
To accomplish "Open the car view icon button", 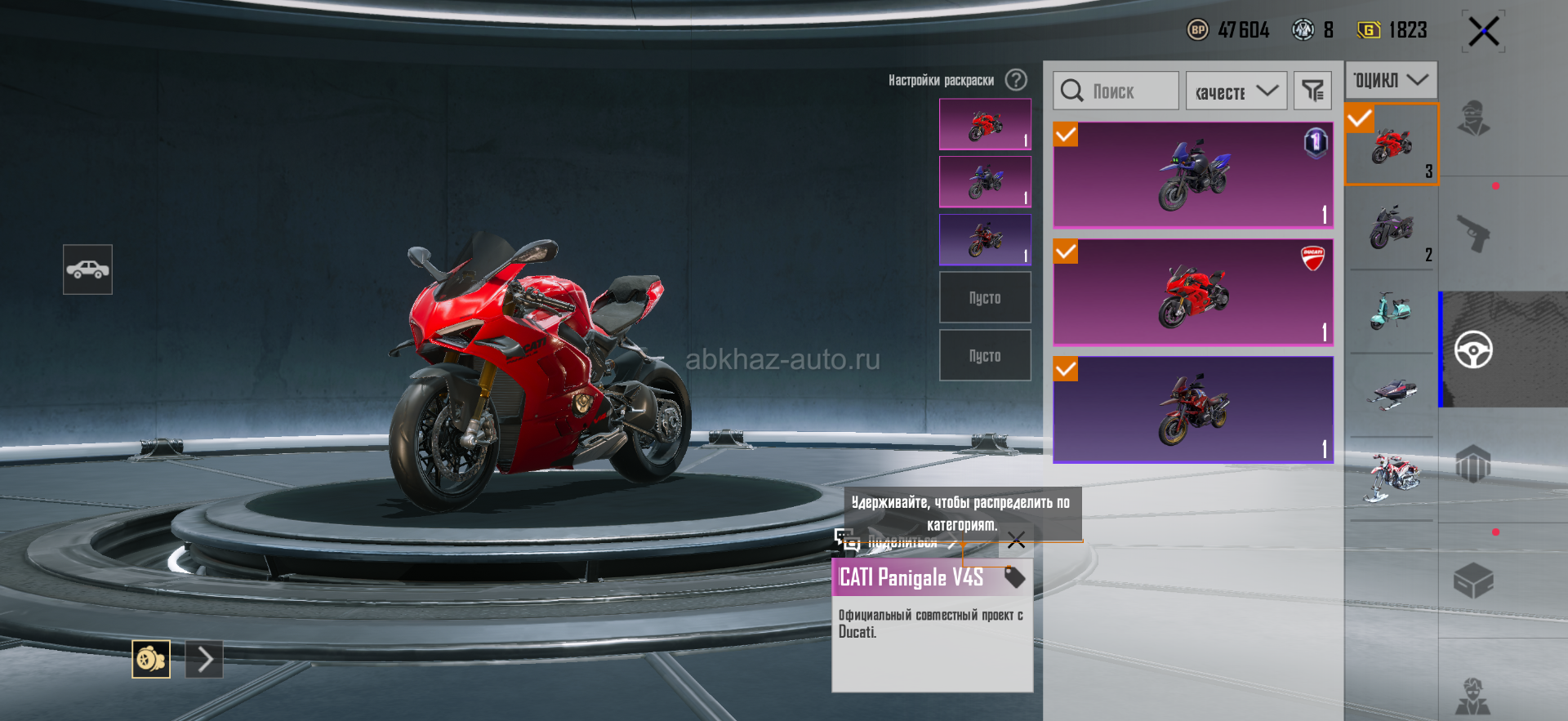I will [x=87, y=269].
